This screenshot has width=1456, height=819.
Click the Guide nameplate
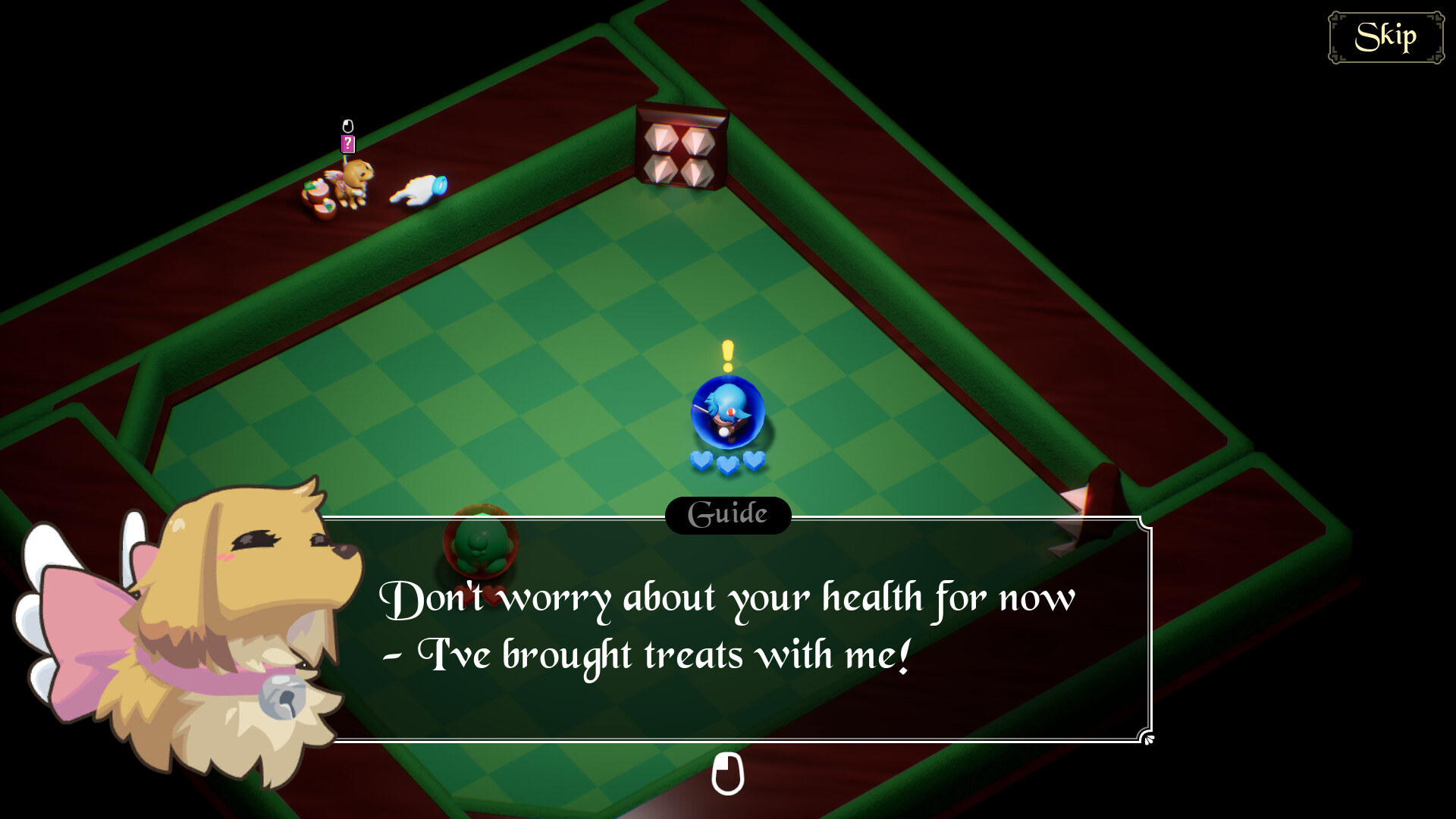tap(726, 515)
